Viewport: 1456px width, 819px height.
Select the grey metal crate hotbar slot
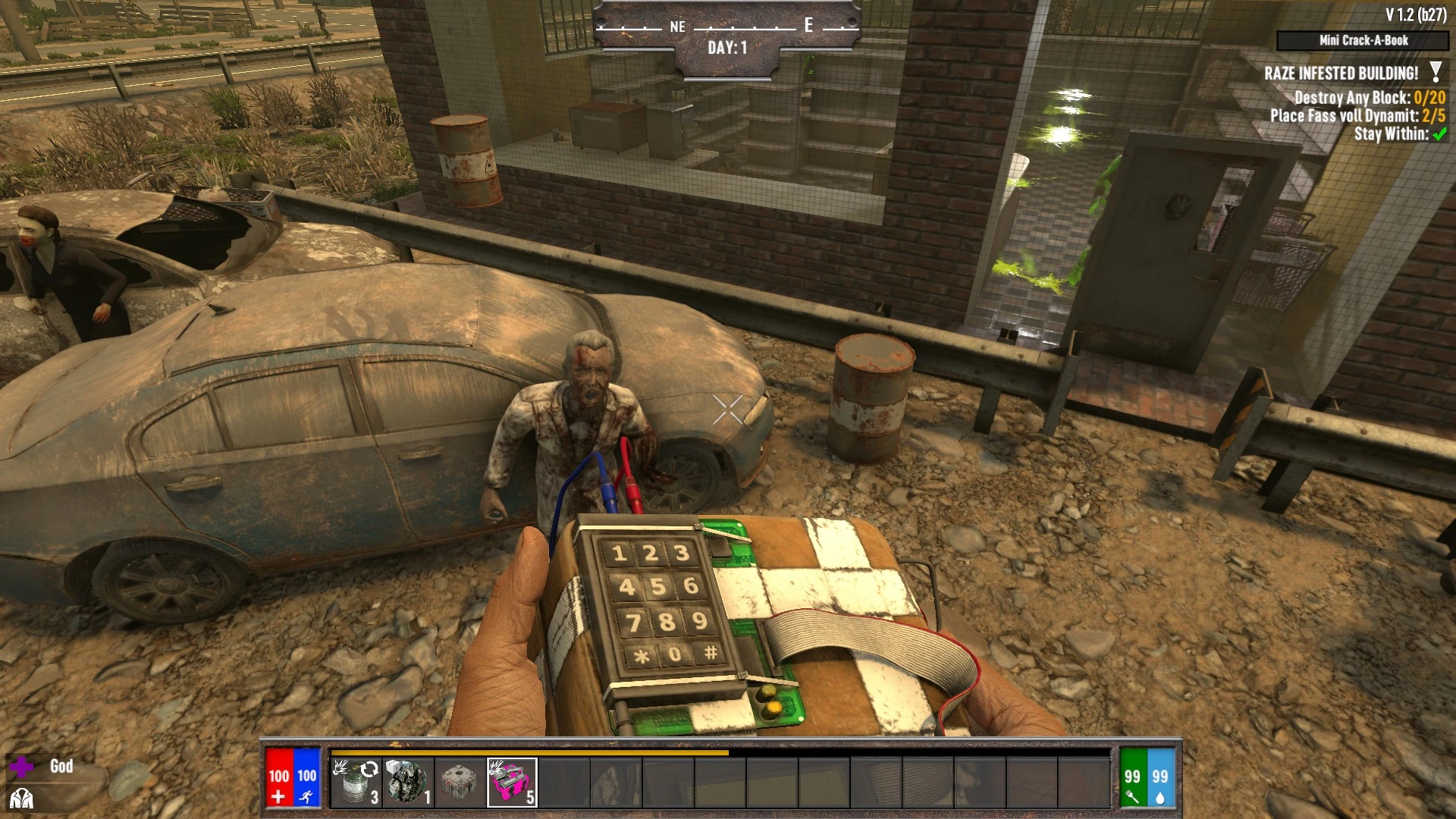tap(460, 782)
